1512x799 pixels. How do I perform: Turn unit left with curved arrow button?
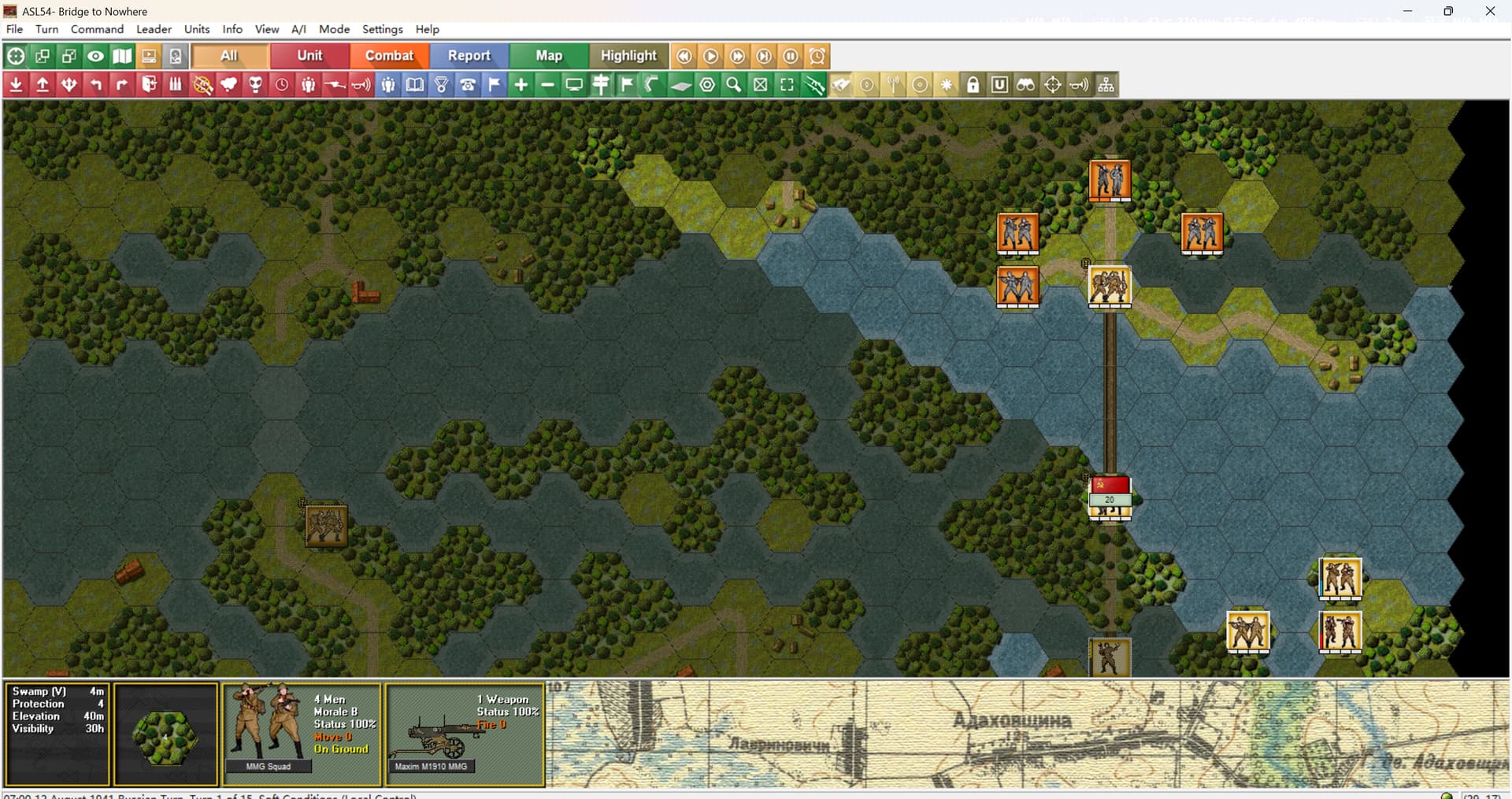pos(95,85)
